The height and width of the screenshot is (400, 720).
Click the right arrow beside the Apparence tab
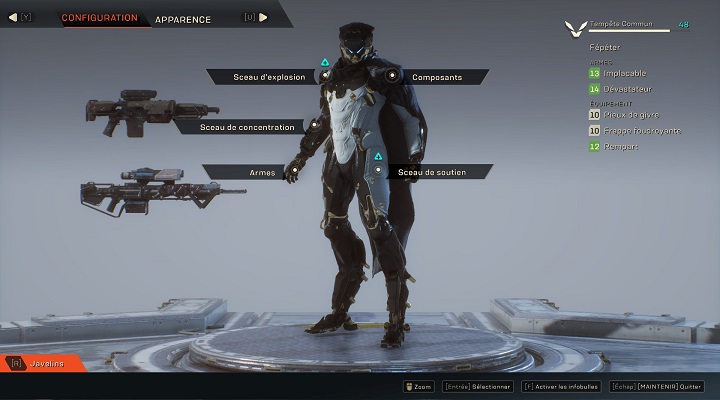tap(264, 17)
